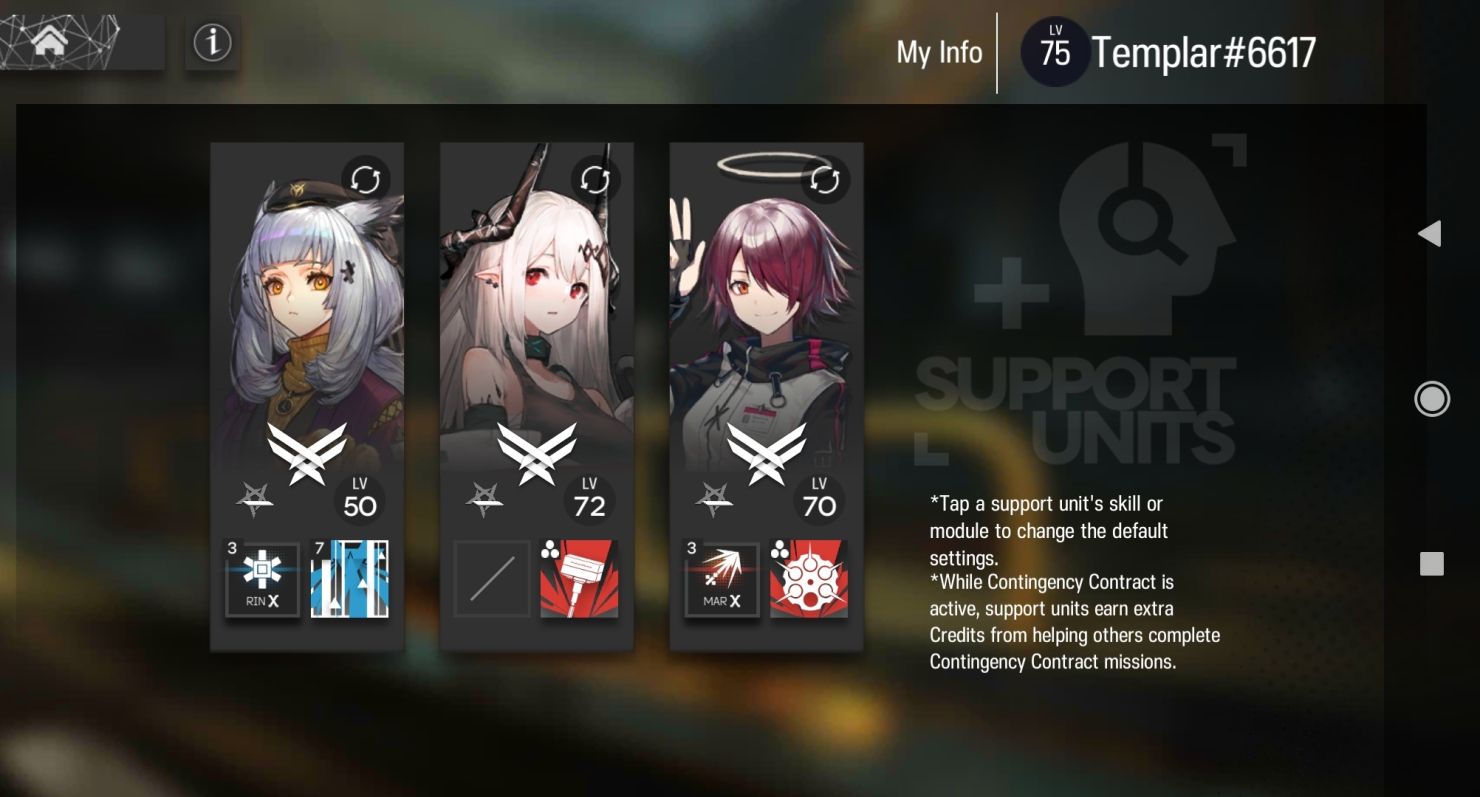The width and height of the screenshot is (1480, 797).
Task: Open Ptilopsis's level 7 skill icon
Action: click(x=350, y=579)
